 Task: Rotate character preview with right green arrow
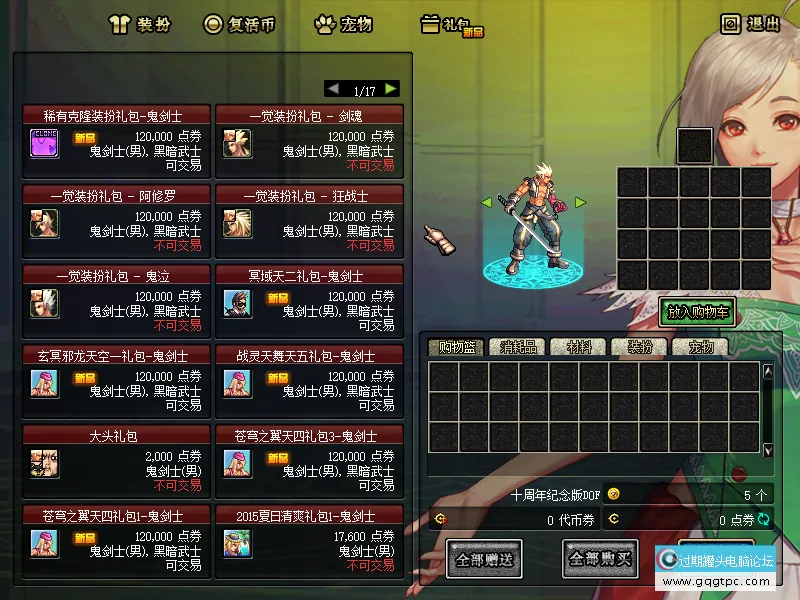[580, 203]
